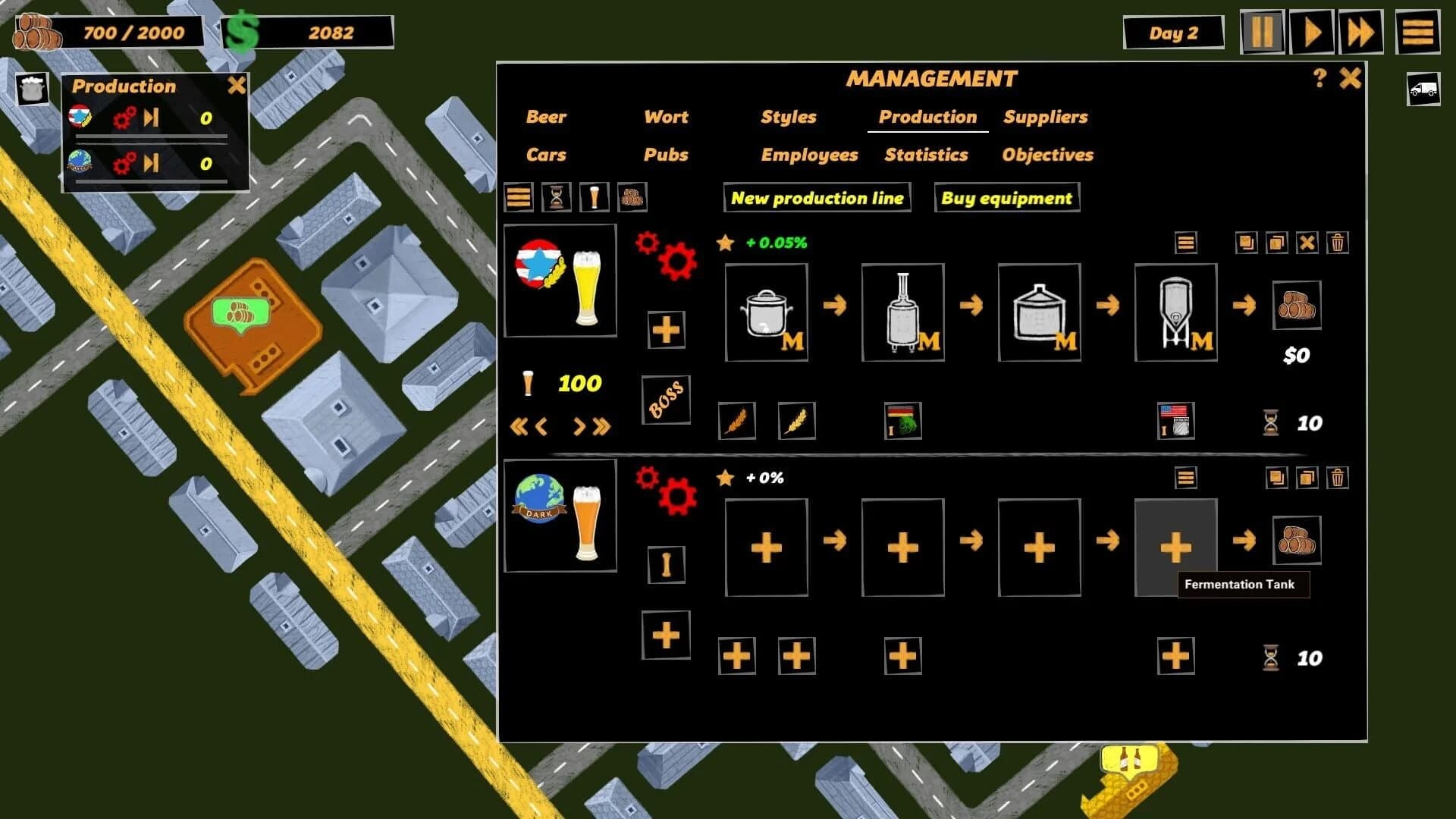Click the New production line button
This screenshot has width=1456, height=819.
tap(817, 198)
